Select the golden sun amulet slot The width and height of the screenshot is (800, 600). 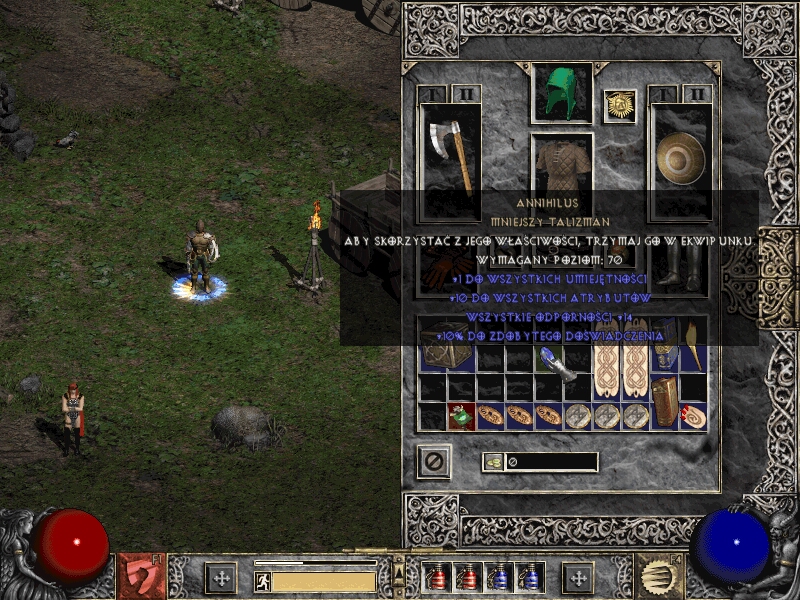point(620,107)
